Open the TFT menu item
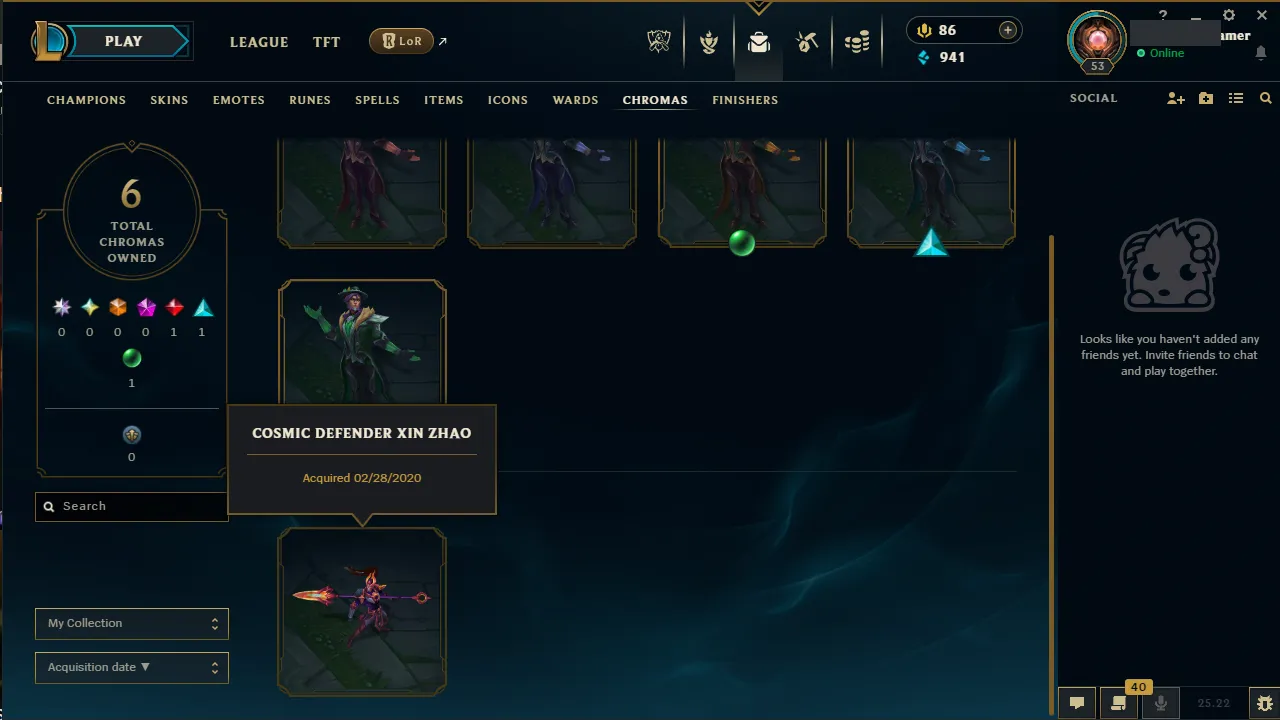Image resolution: width=1280 pixels, height=720 pixels. 326,42
